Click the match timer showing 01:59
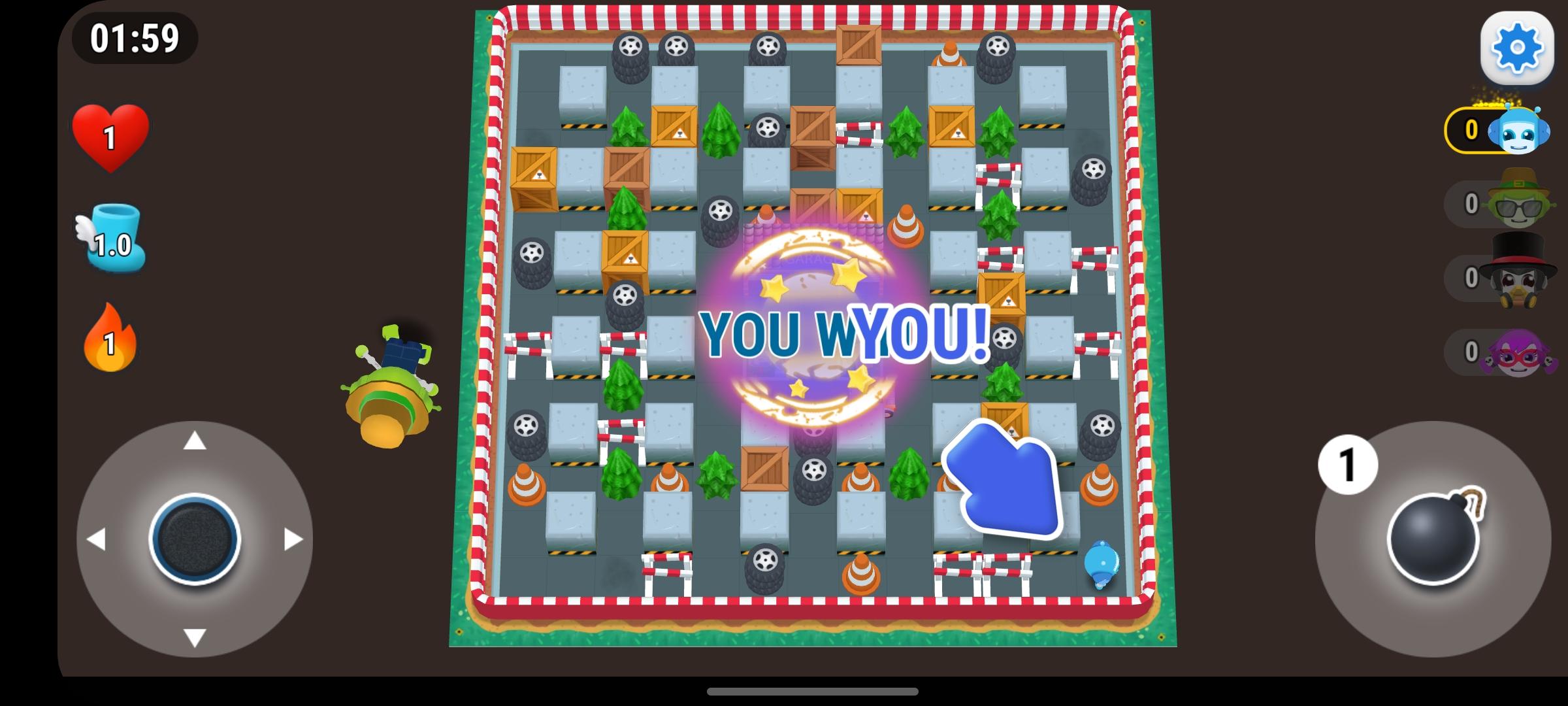Viewport: 1568px width, 706px height. click(134, 38)
